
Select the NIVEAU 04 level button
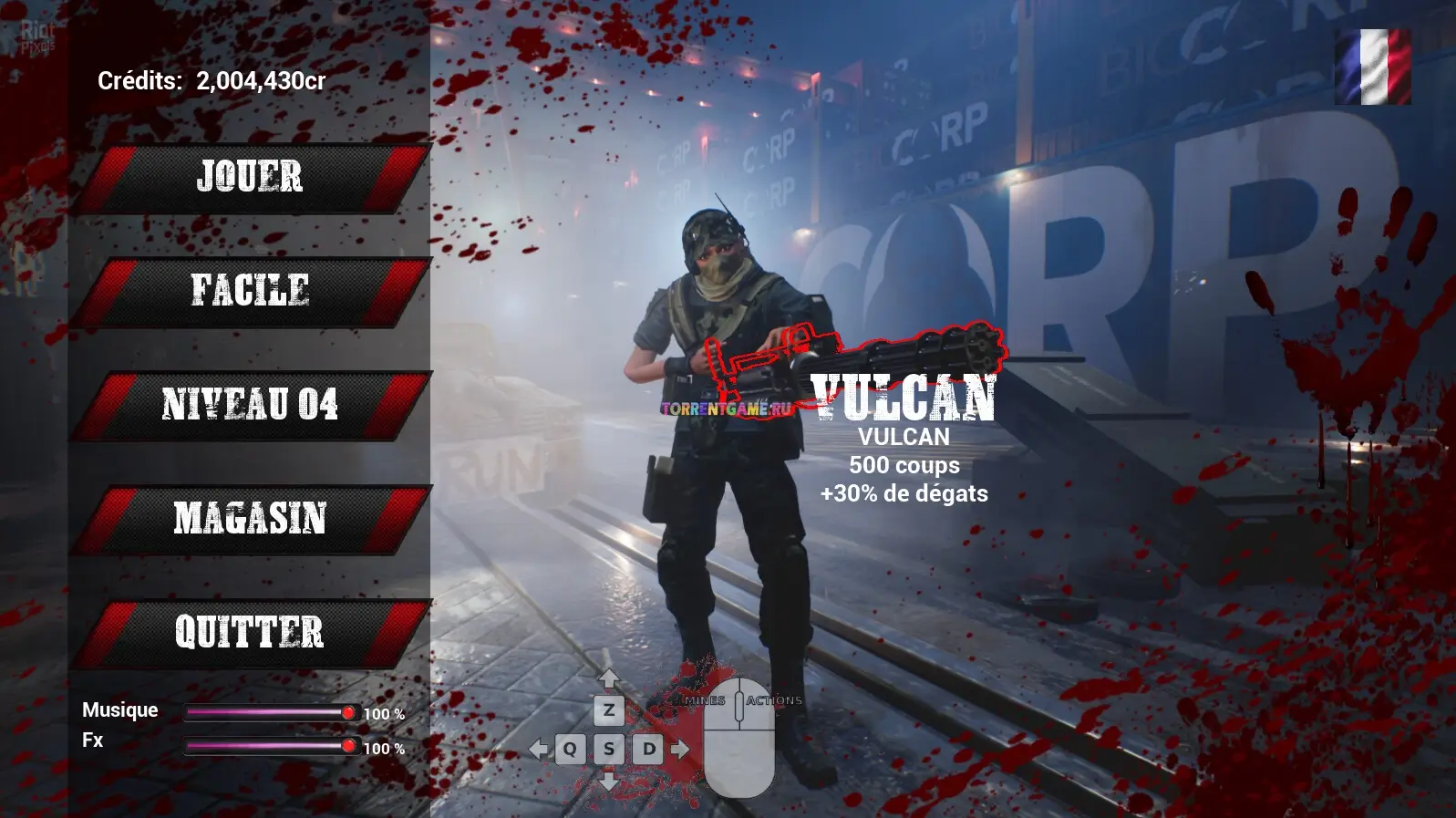click(x=249, y=405)
